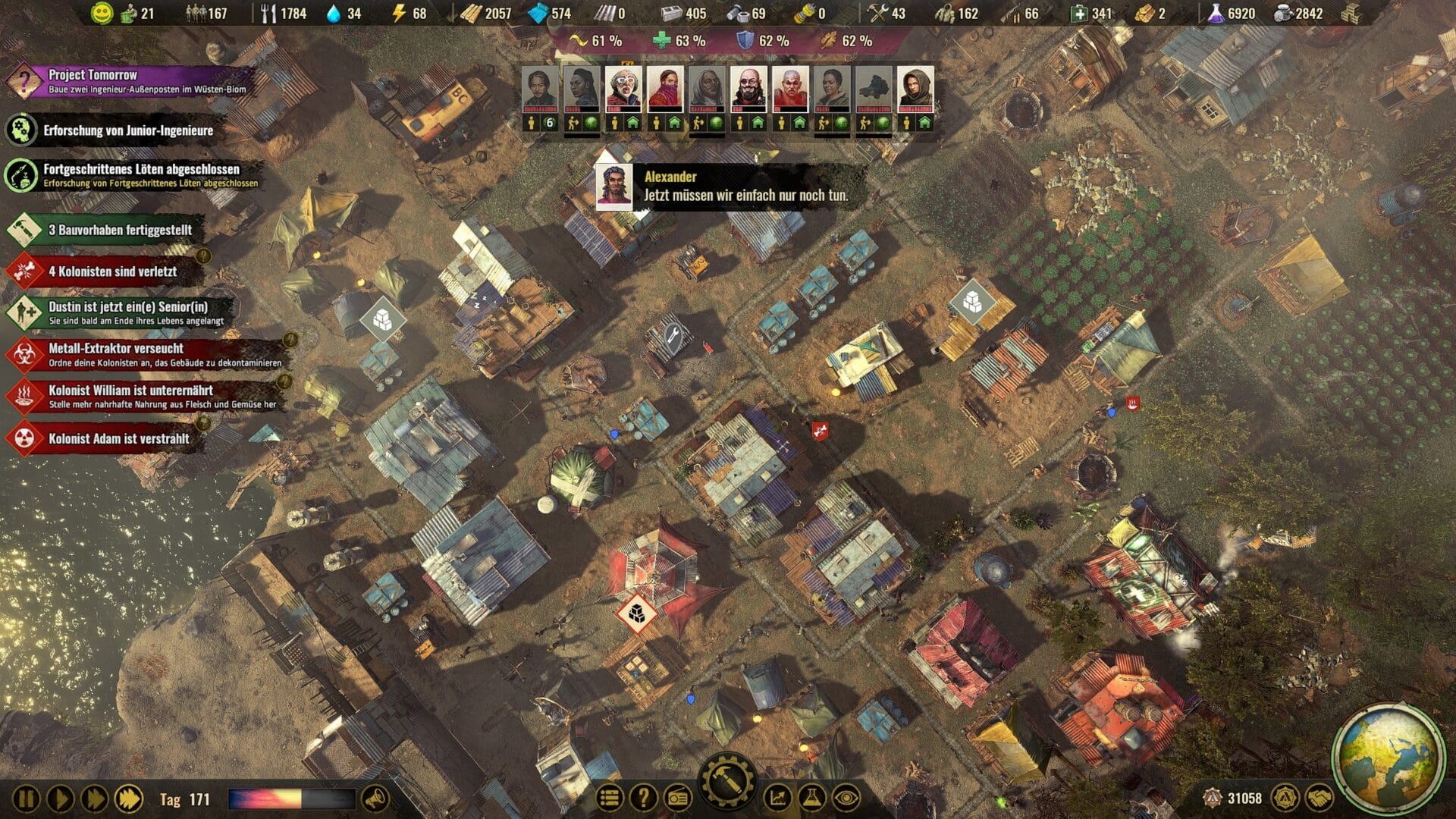This screenshot has height=819, width=1456.
Task: Click the help question mark icon
Action: [x=644, y=796]
